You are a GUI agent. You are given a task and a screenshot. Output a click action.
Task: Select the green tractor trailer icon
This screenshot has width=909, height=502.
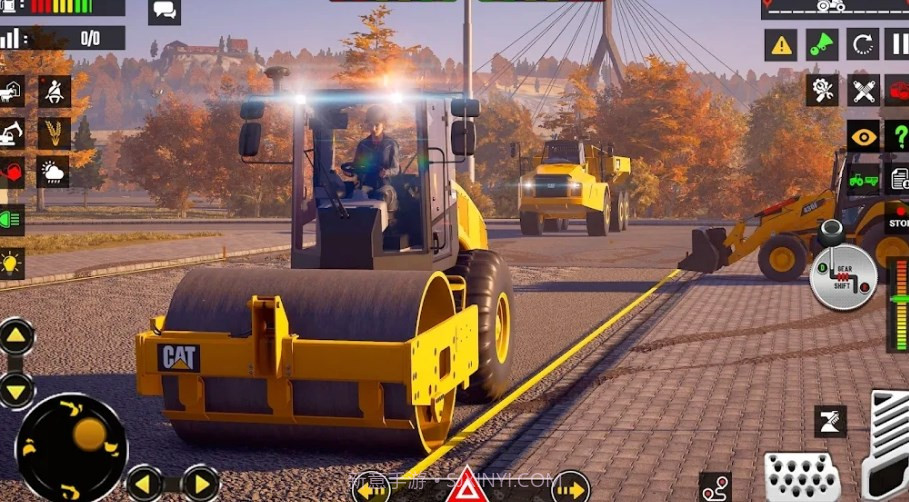(x=863, y=181)
